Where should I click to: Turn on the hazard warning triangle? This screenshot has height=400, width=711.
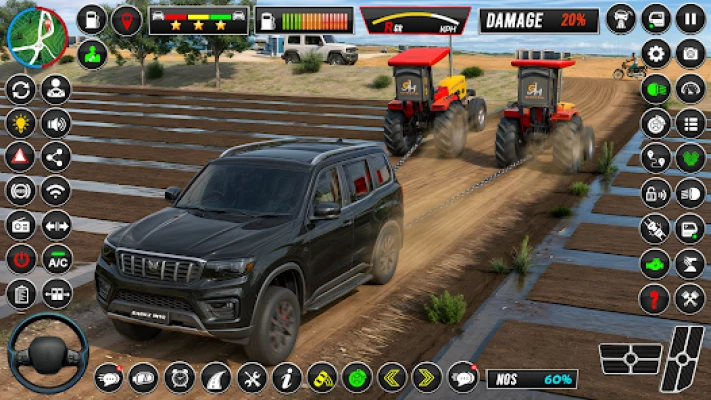point(20,156)
